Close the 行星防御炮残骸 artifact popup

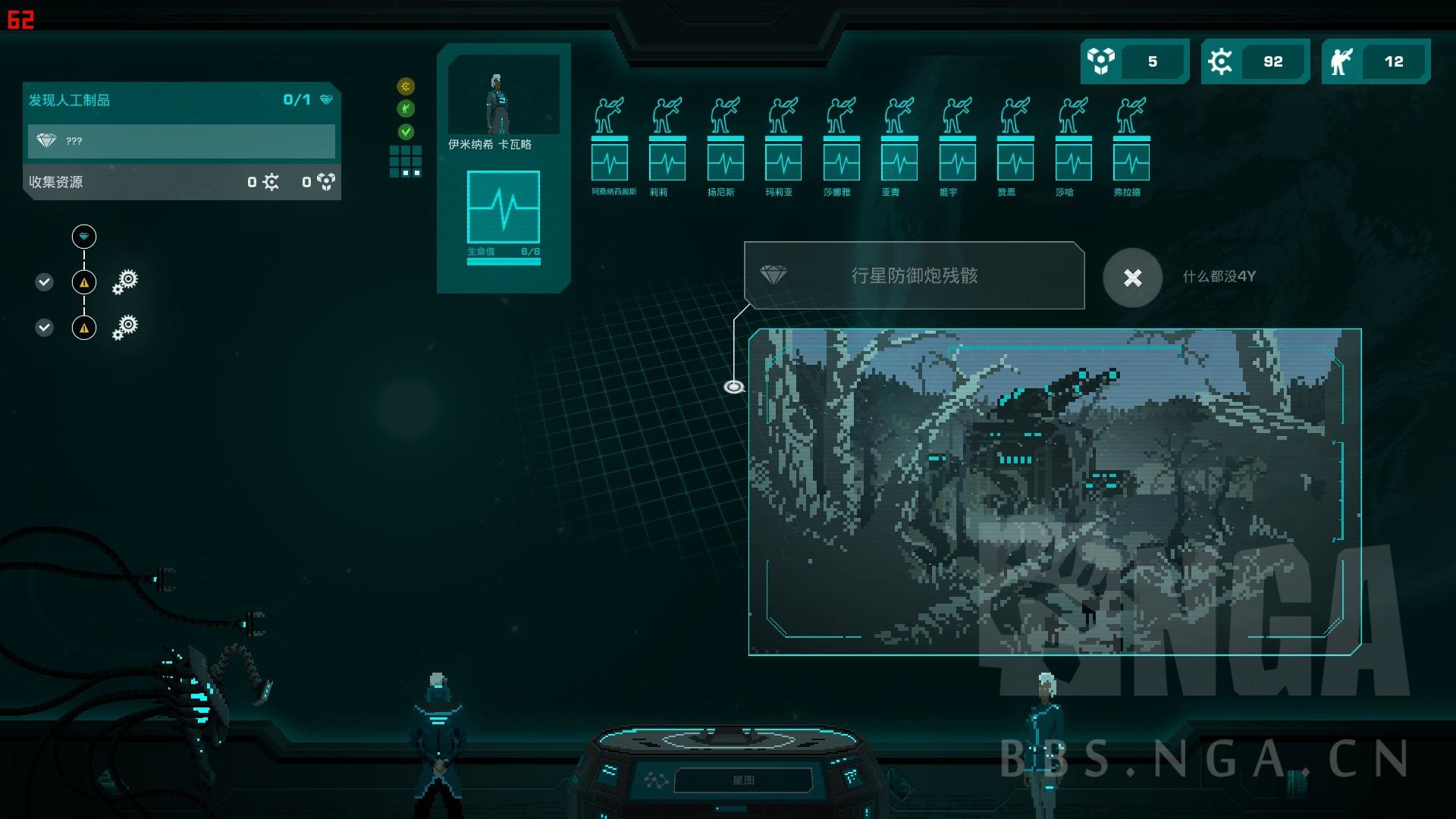[1132, 278]
